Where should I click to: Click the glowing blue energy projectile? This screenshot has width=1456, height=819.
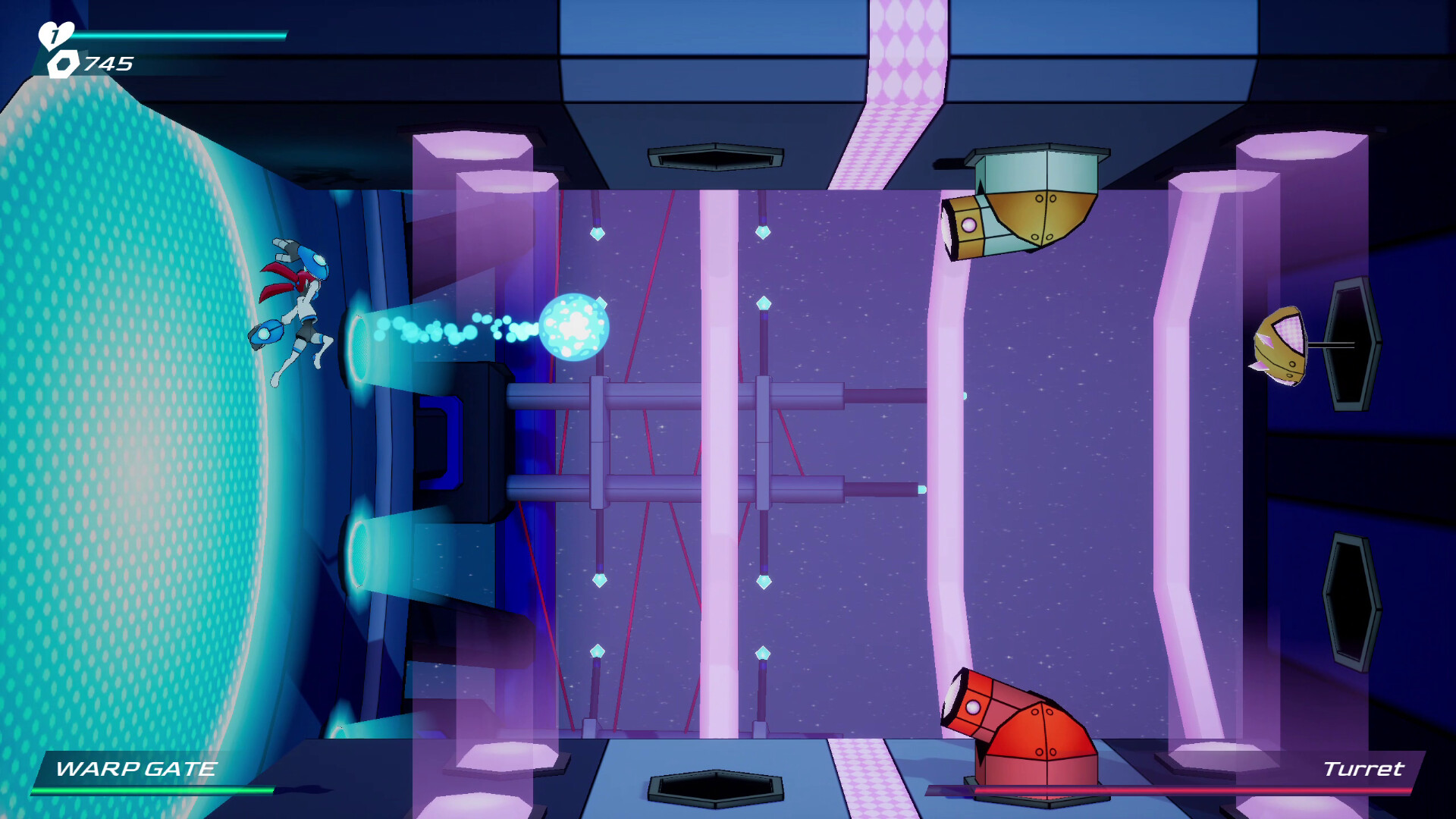pyautogui.click(x=575, y=326)
